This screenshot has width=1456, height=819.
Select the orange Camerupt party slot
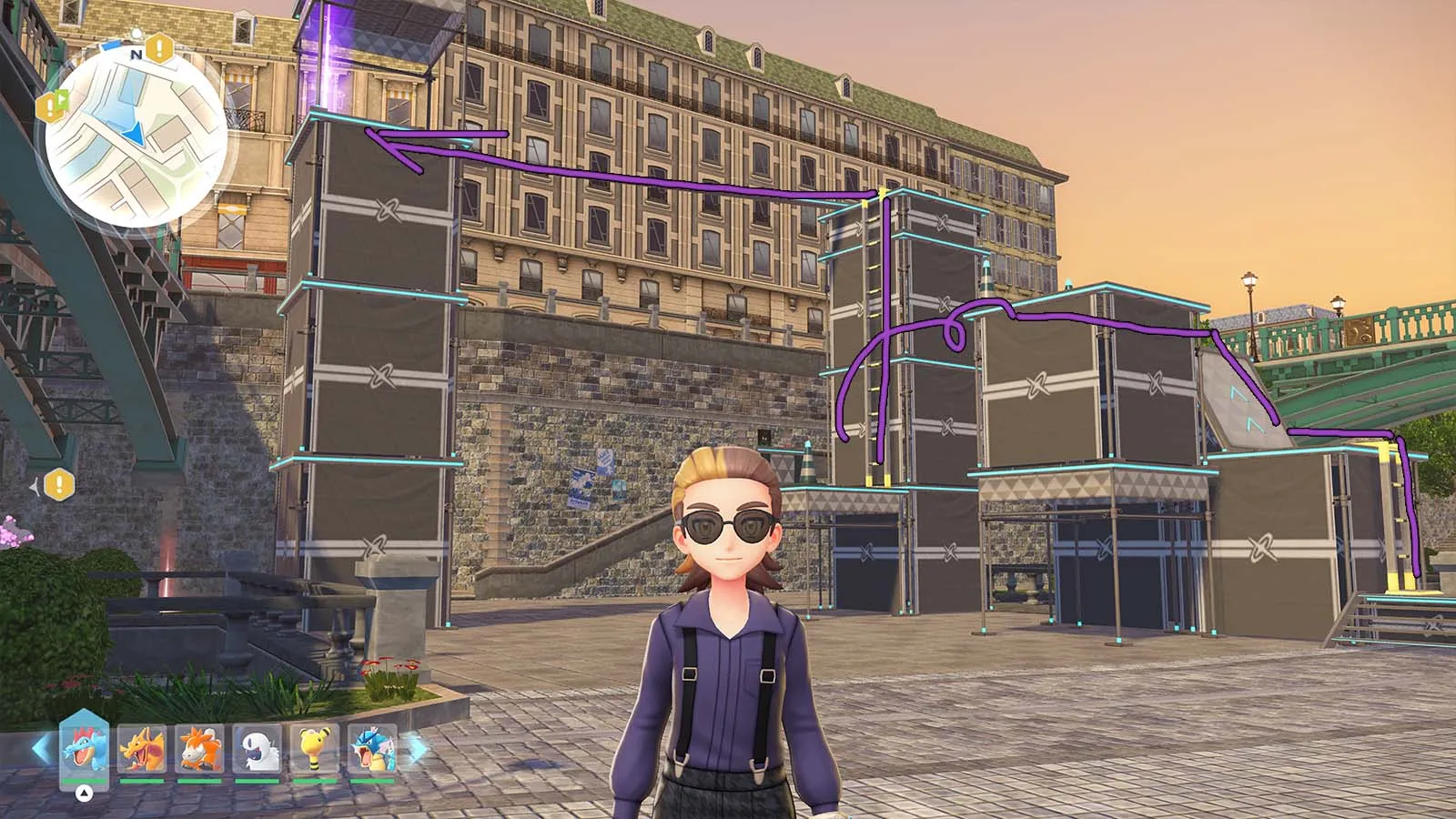pyautogui.click(x=199, y=748)
